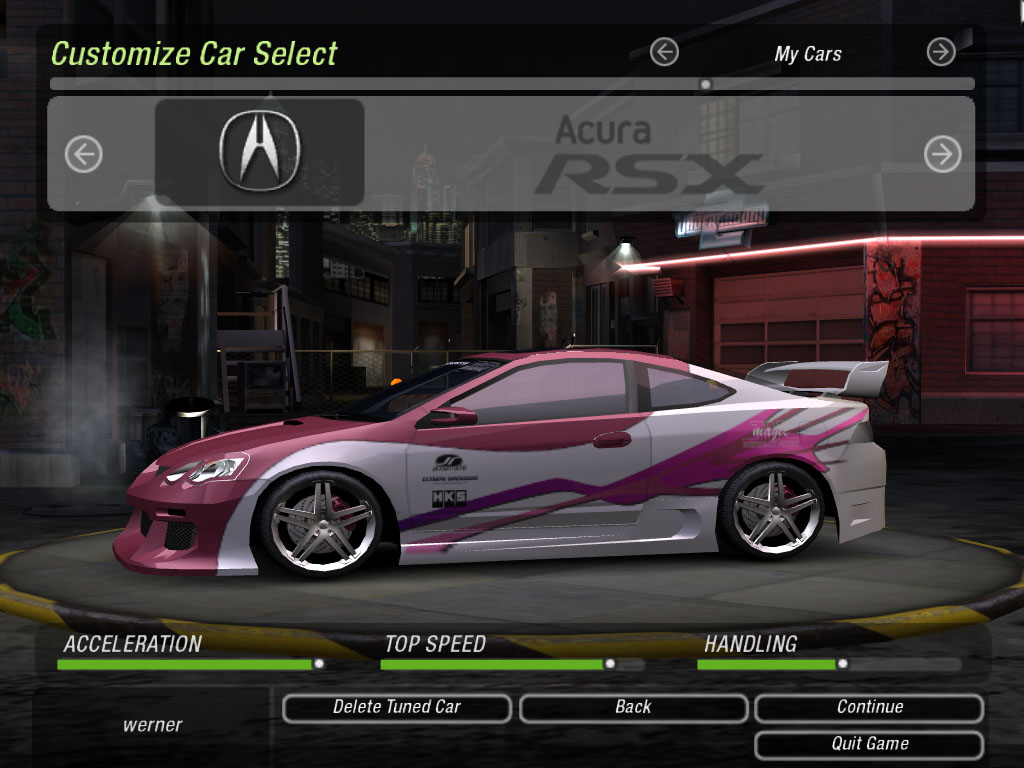
Task: Go Back to the previous menu
Action: 633,708
